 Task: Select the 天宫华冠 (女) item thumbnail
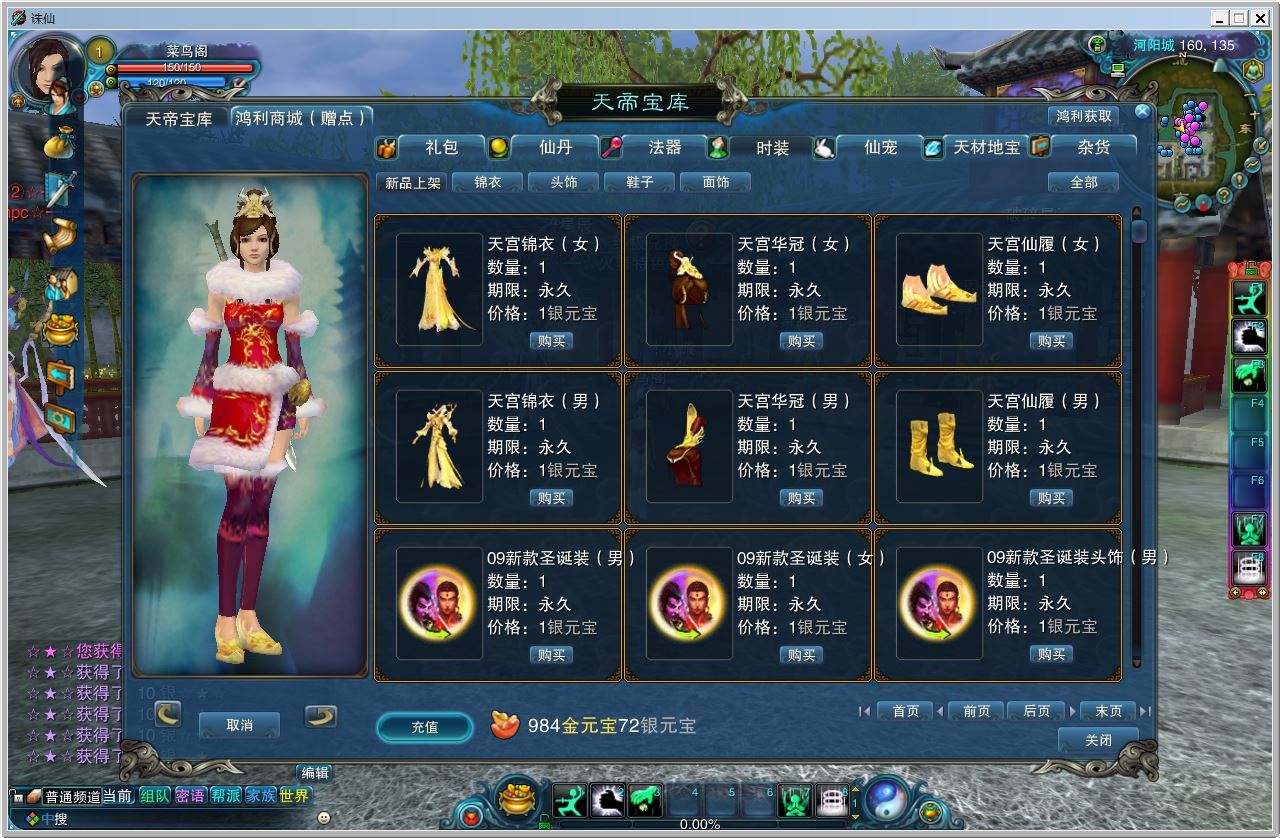689,289
